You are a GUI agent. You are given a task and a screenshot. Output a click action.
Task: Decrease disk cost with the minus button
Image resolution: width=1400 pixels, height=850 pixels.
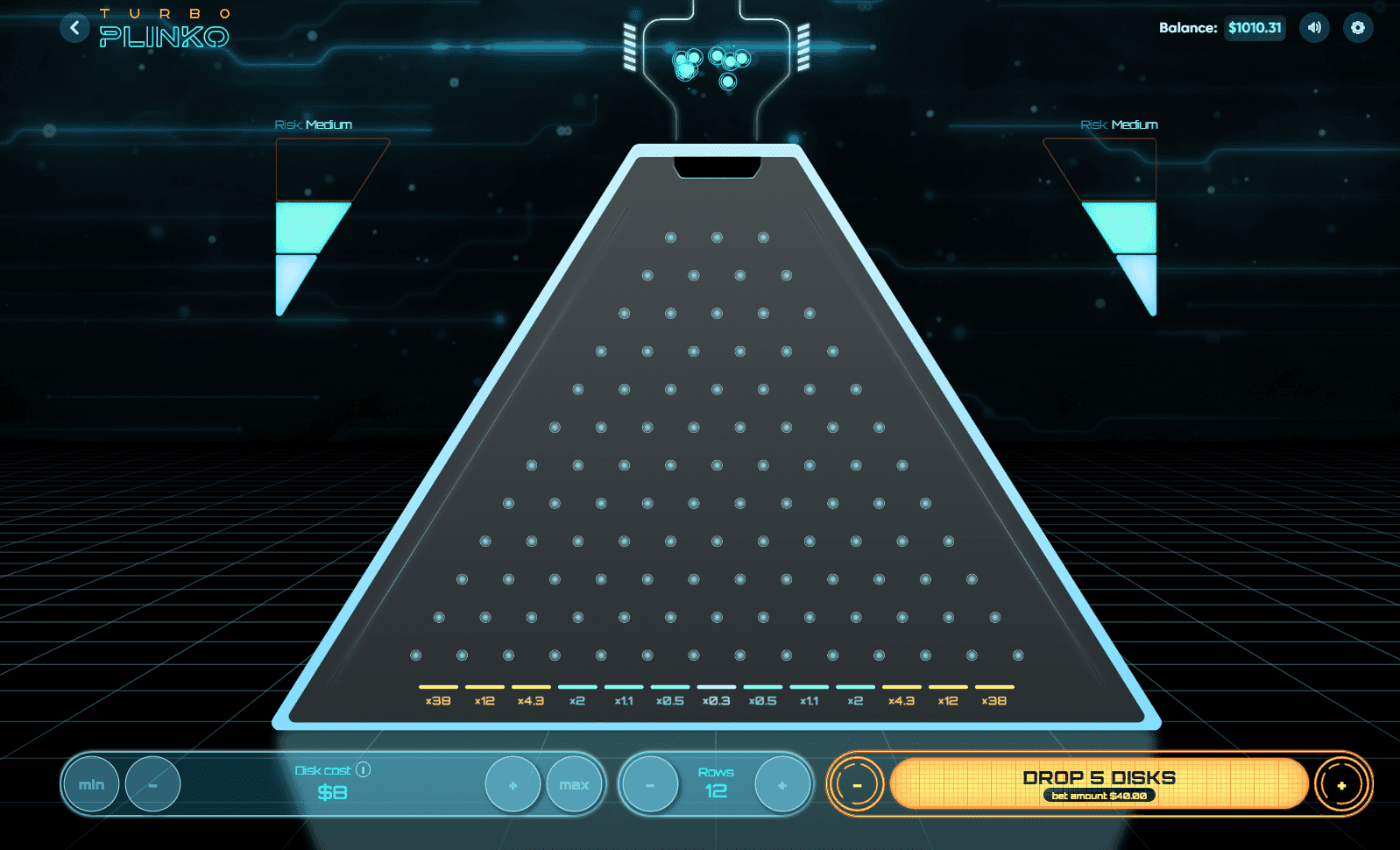(x=152, y=784)
